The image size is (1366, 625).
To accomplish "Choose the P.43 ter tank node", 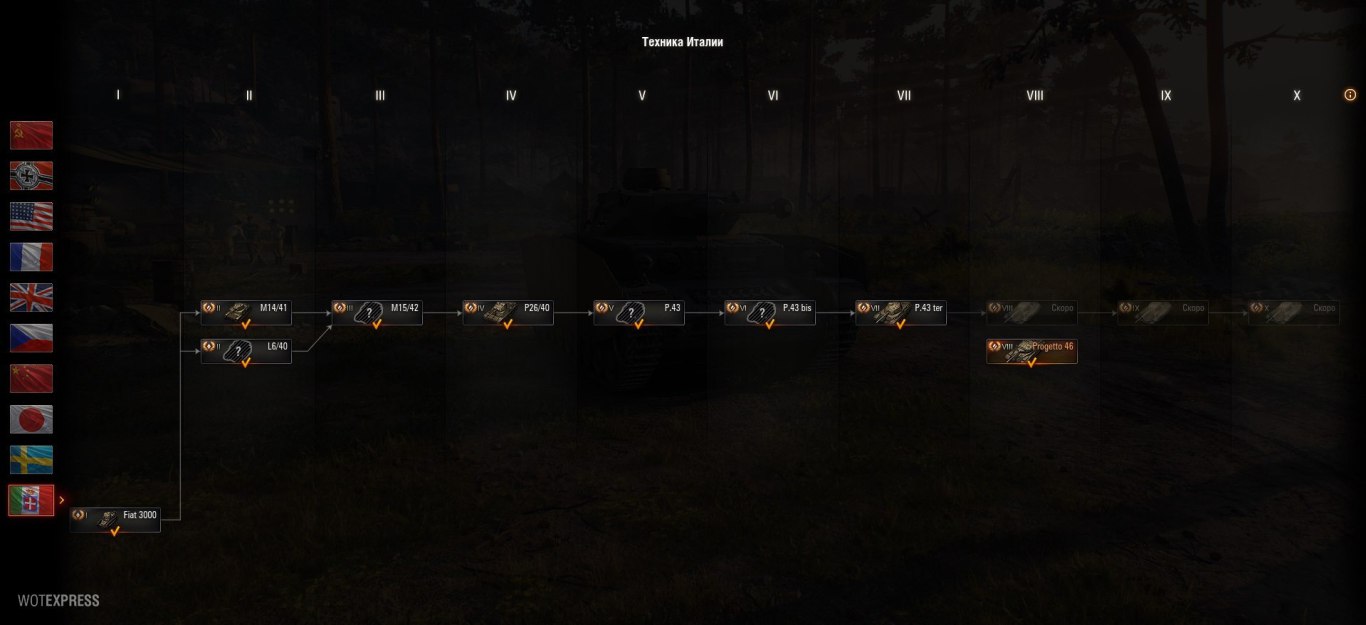I will [x=901, y=312].
